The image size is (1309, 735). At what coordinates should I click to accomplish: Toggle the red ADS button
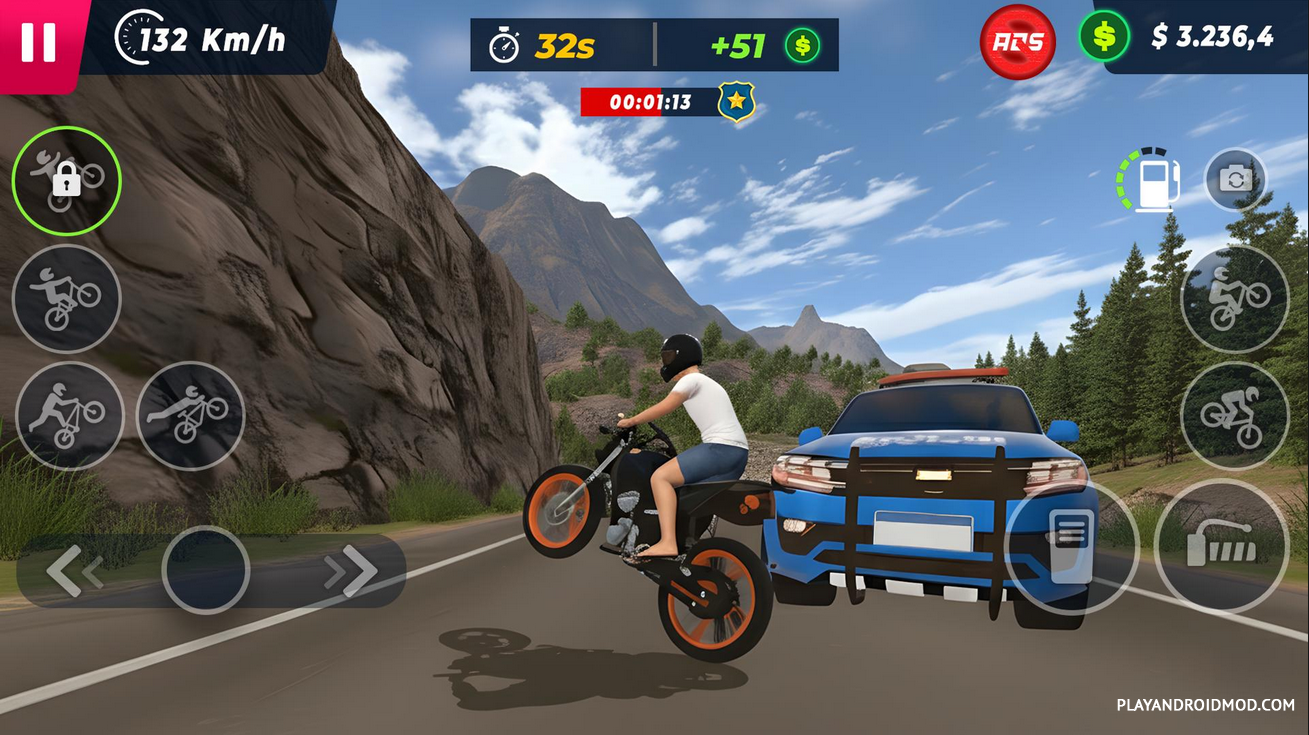coord(1018,42)
